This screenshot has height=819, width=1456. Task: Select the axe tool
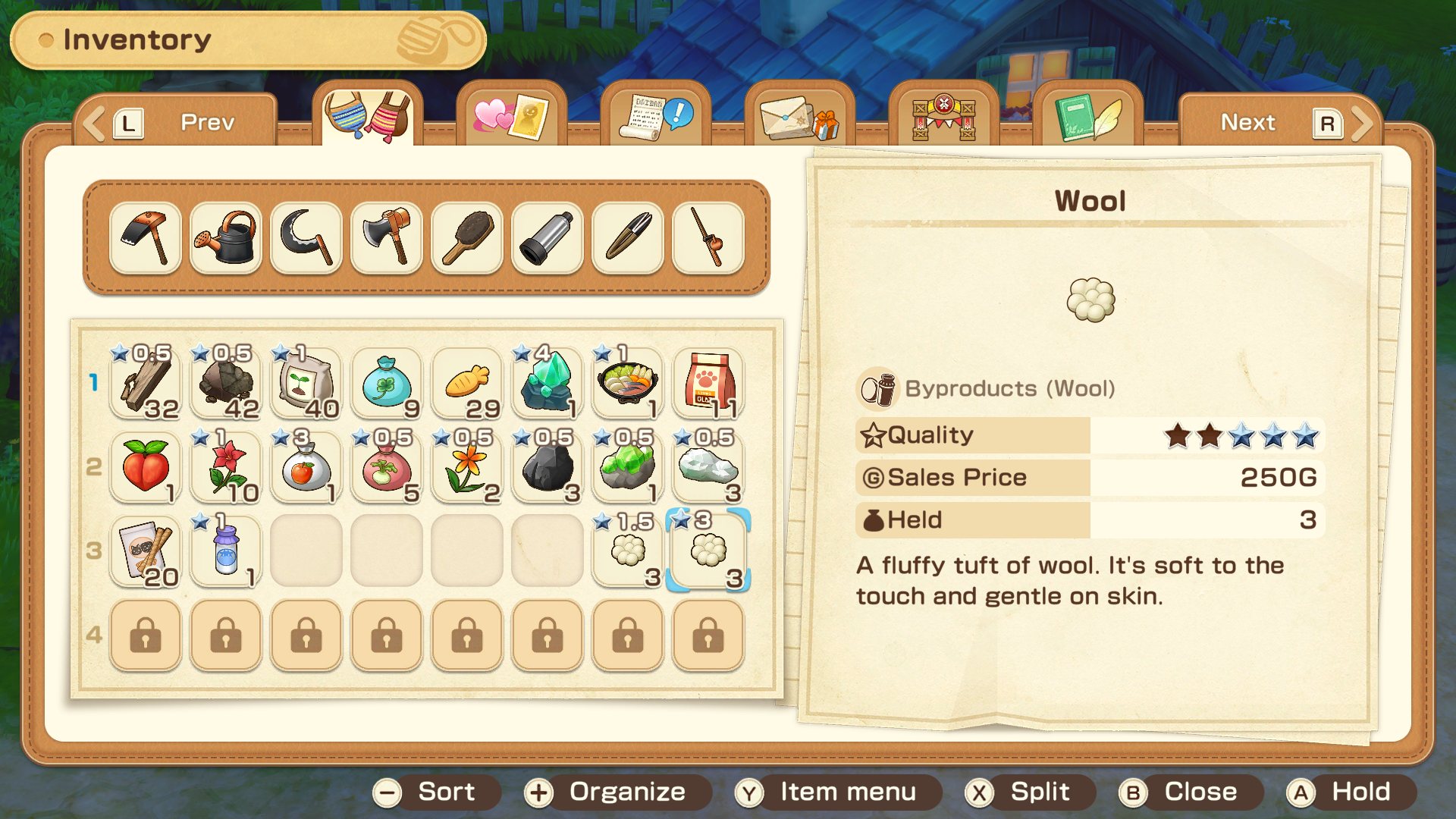point(386,238)
